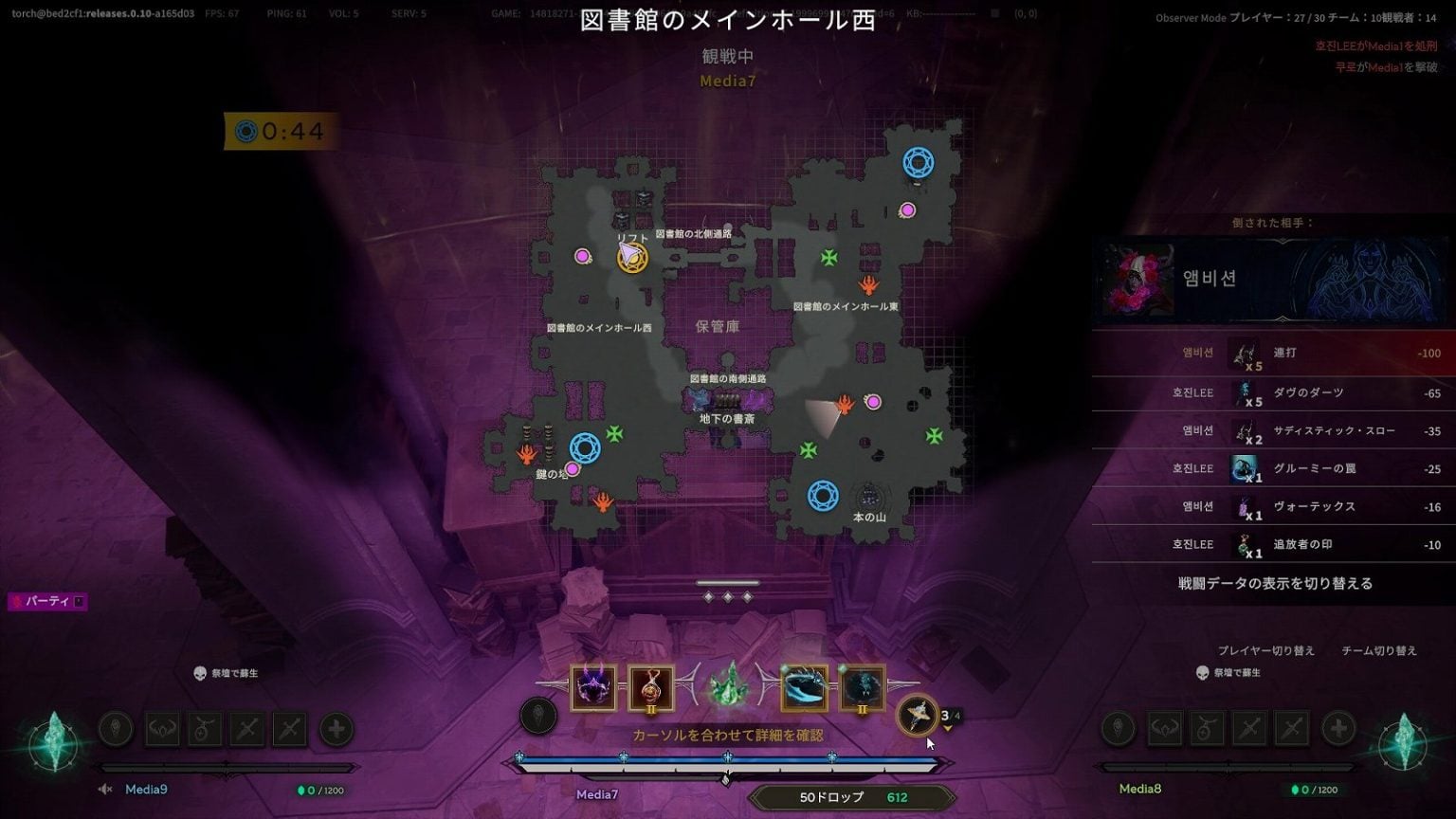This screenshot has height=819, width=1456.
Task: Select the blue portal marker near 本の山
Action: (822, 493)
